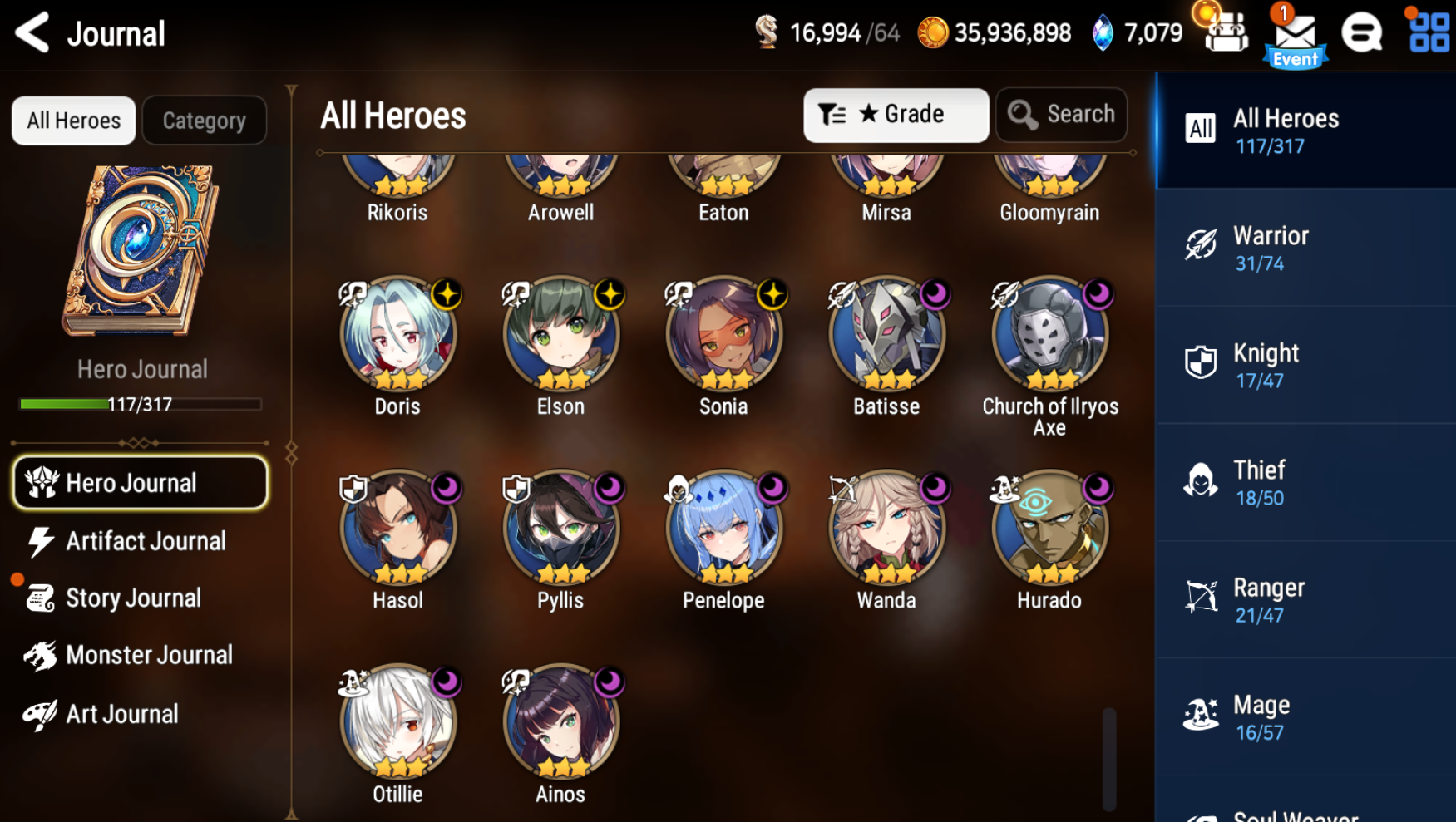Filter heroes by Mage class
Viewport: 1456px width, 822px height.
(x=1303, y=716)
